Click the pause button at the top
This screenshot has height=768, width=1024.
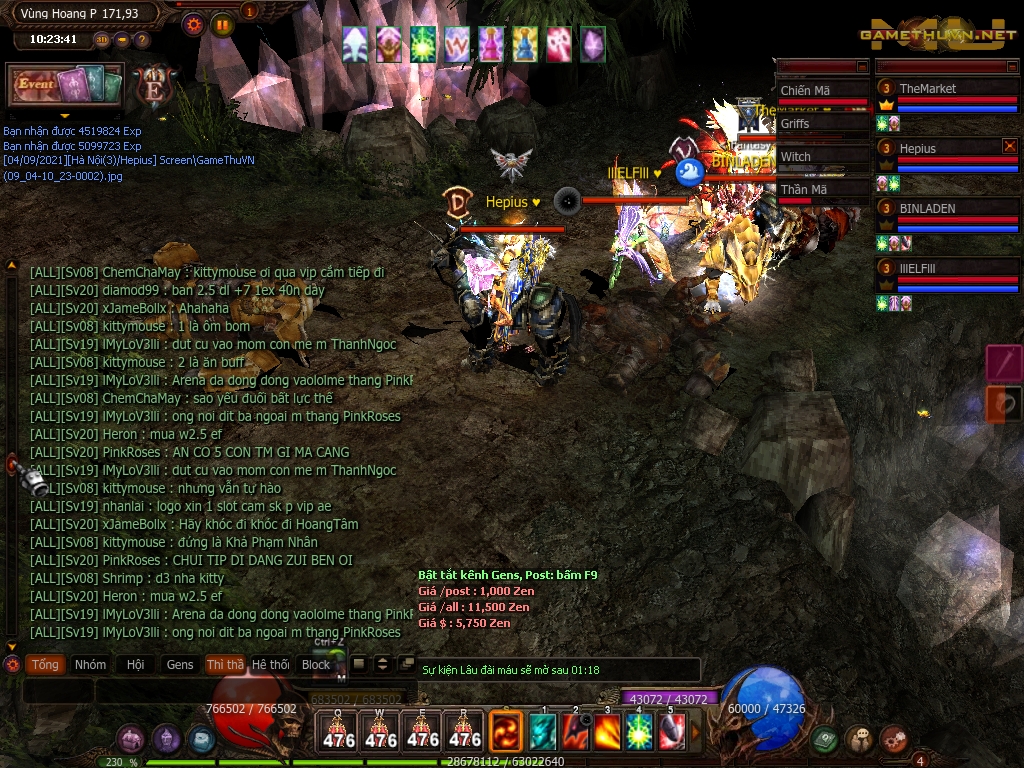(222, 25)
